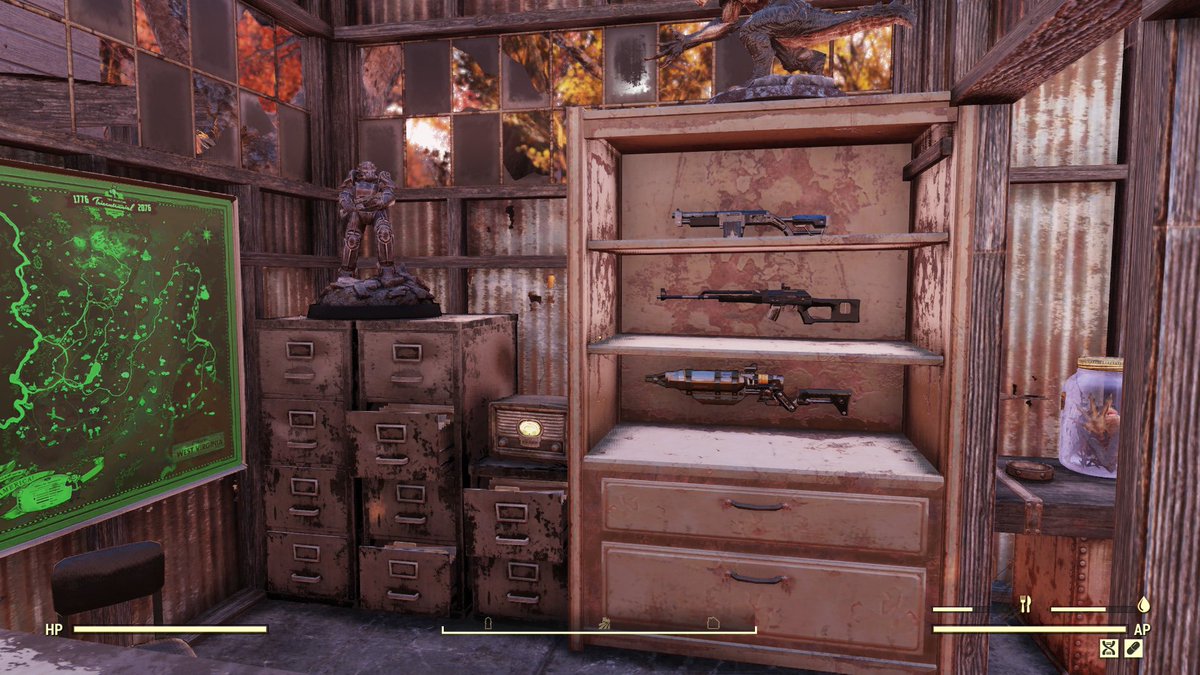This screenshot has height=675, width=1200.
Task: Click the arch-shaped marker on the compass
Action: click(488, 622)
